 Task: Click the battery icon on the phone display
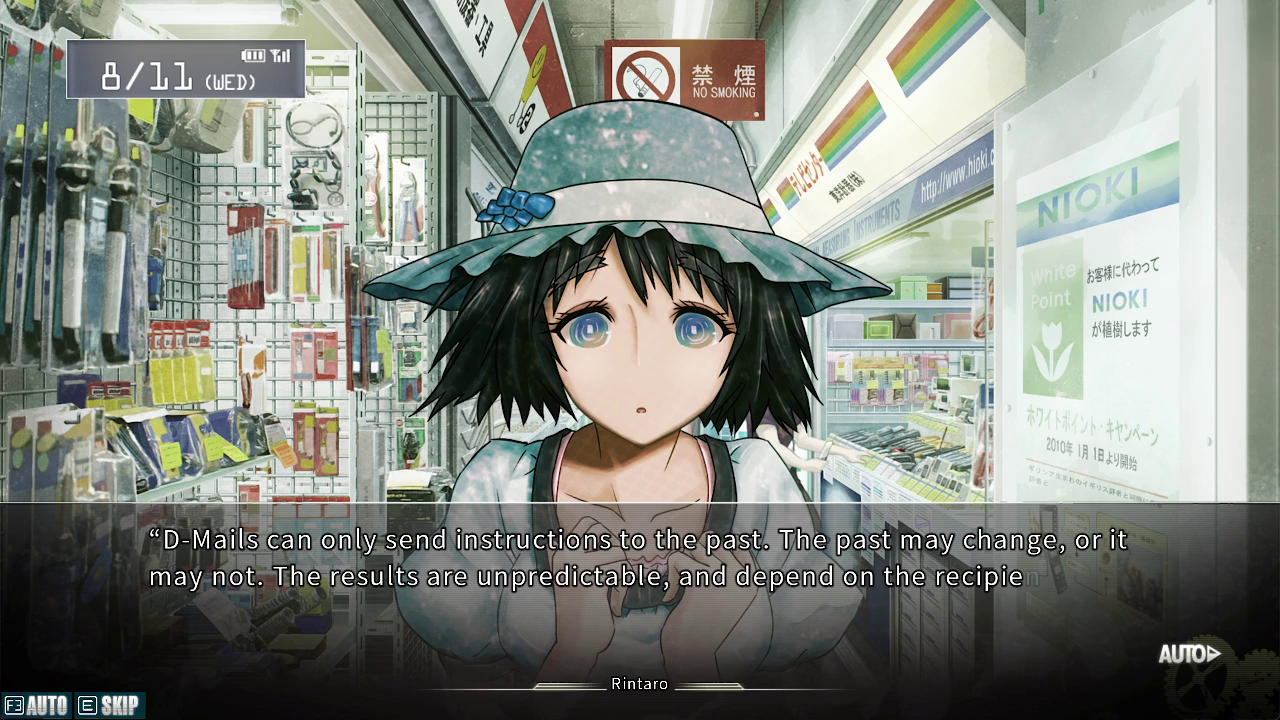pos(252,56)
